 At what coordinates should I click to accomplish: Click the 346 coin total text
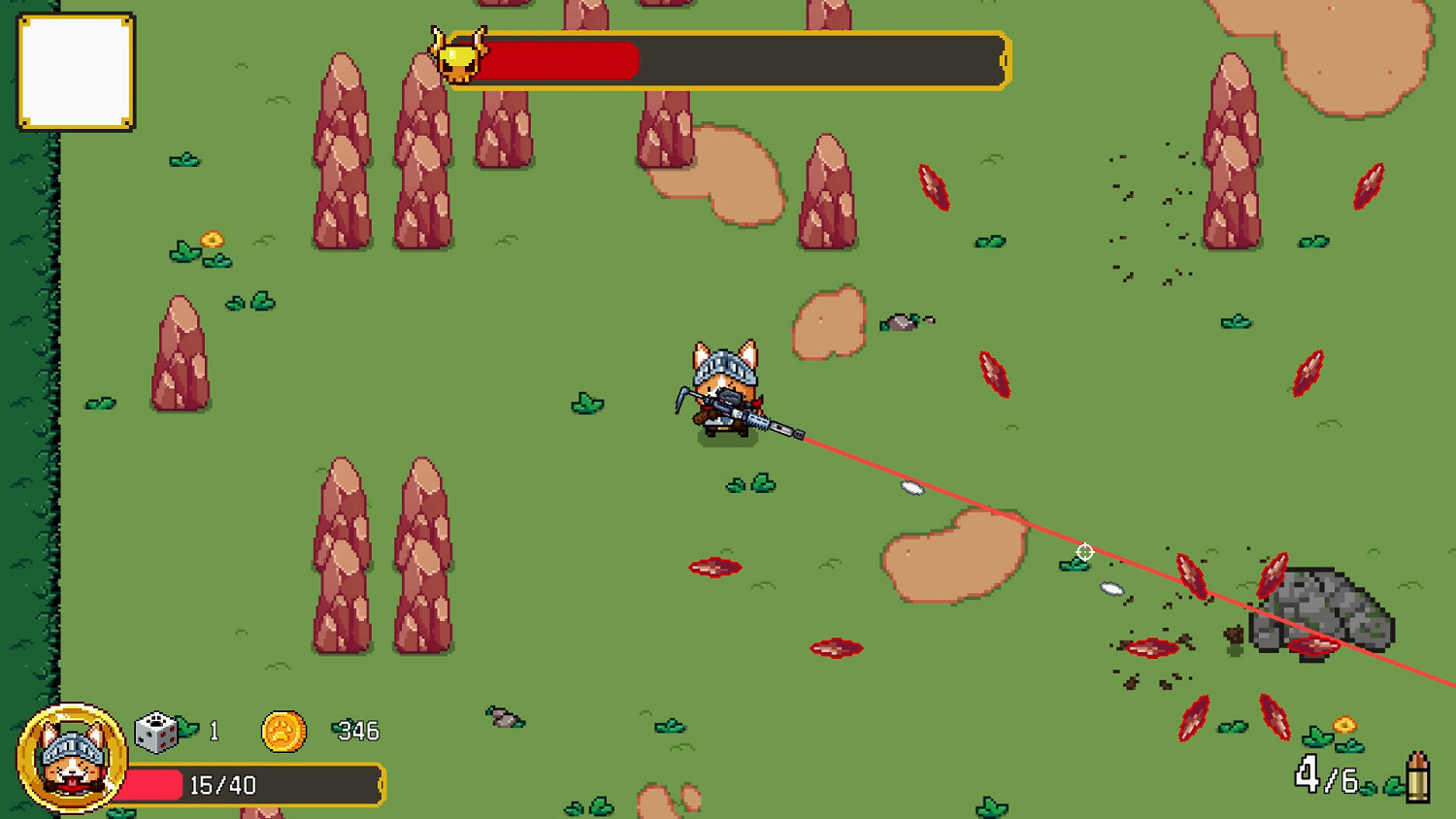(356, 731)
